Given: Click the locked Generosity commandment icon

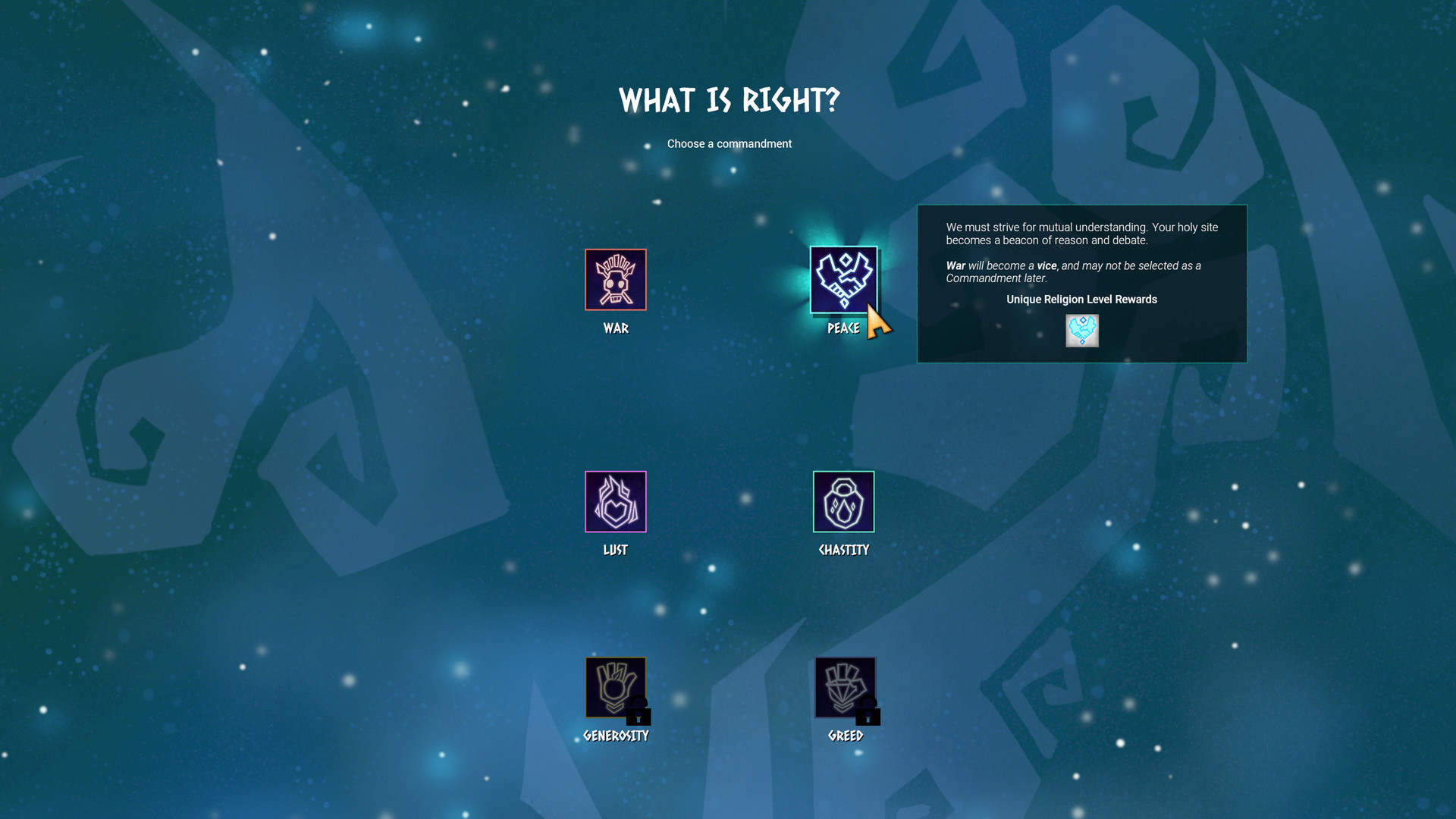Looking at the screenshot, I should tap(615, 688).
